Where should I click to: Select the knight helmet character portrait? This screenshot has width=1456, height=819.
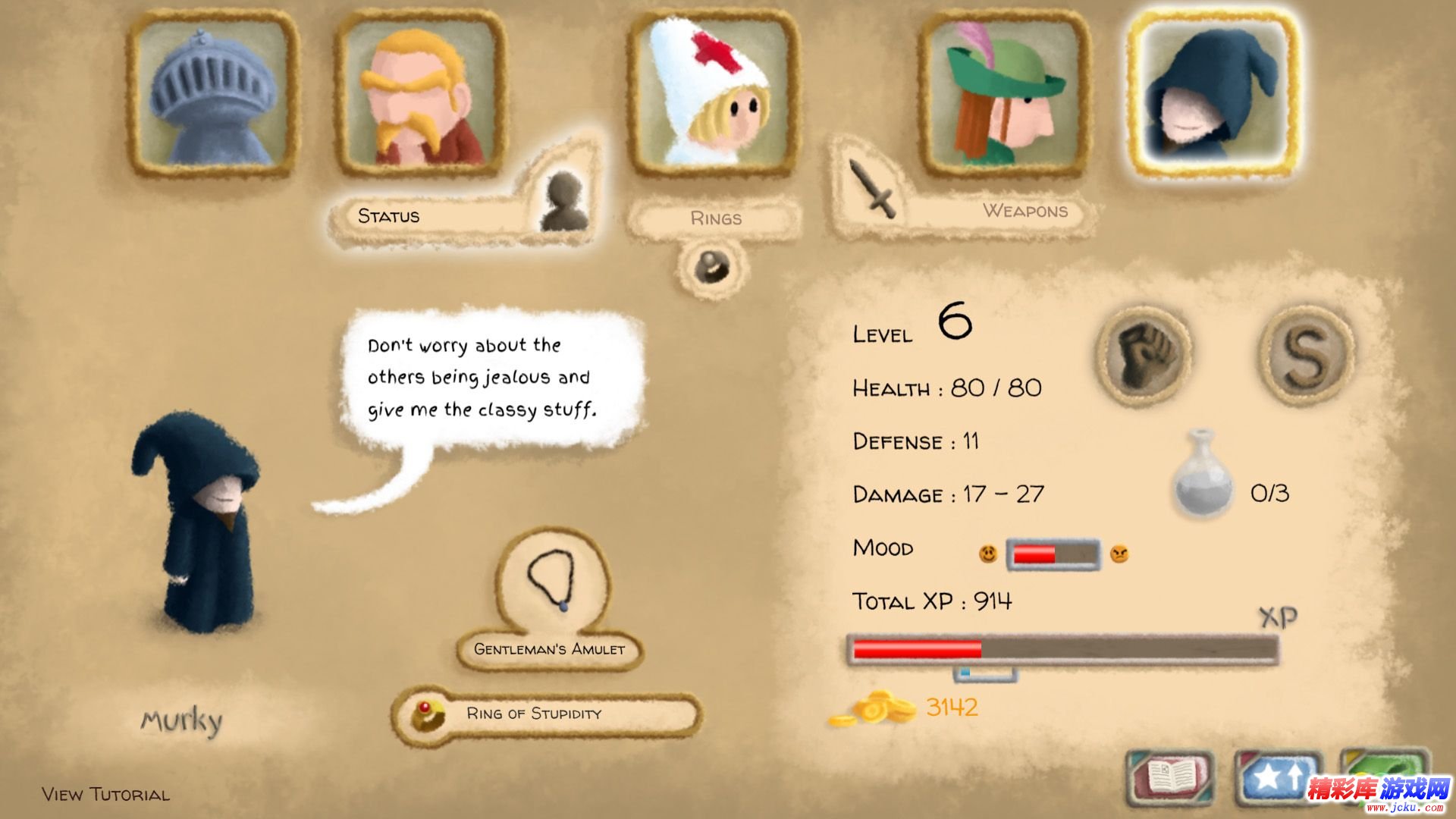pos(212,94)
